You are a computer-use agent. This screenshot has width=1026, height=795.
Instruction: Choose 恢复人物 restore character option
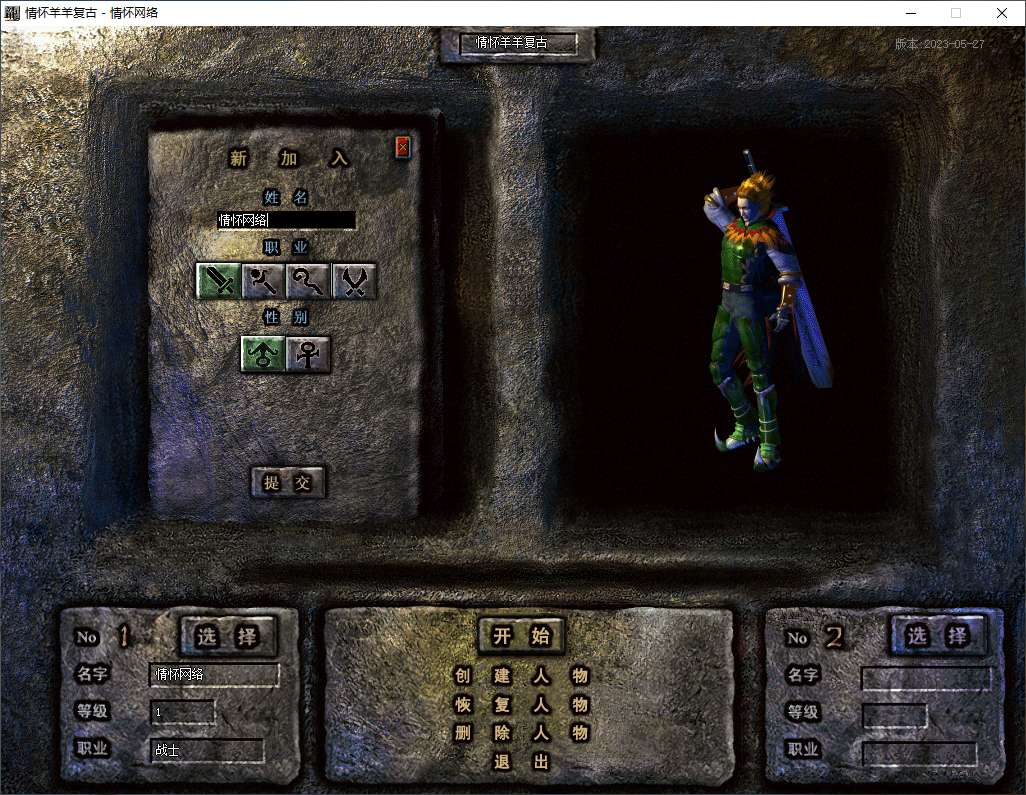pos(521,705)
